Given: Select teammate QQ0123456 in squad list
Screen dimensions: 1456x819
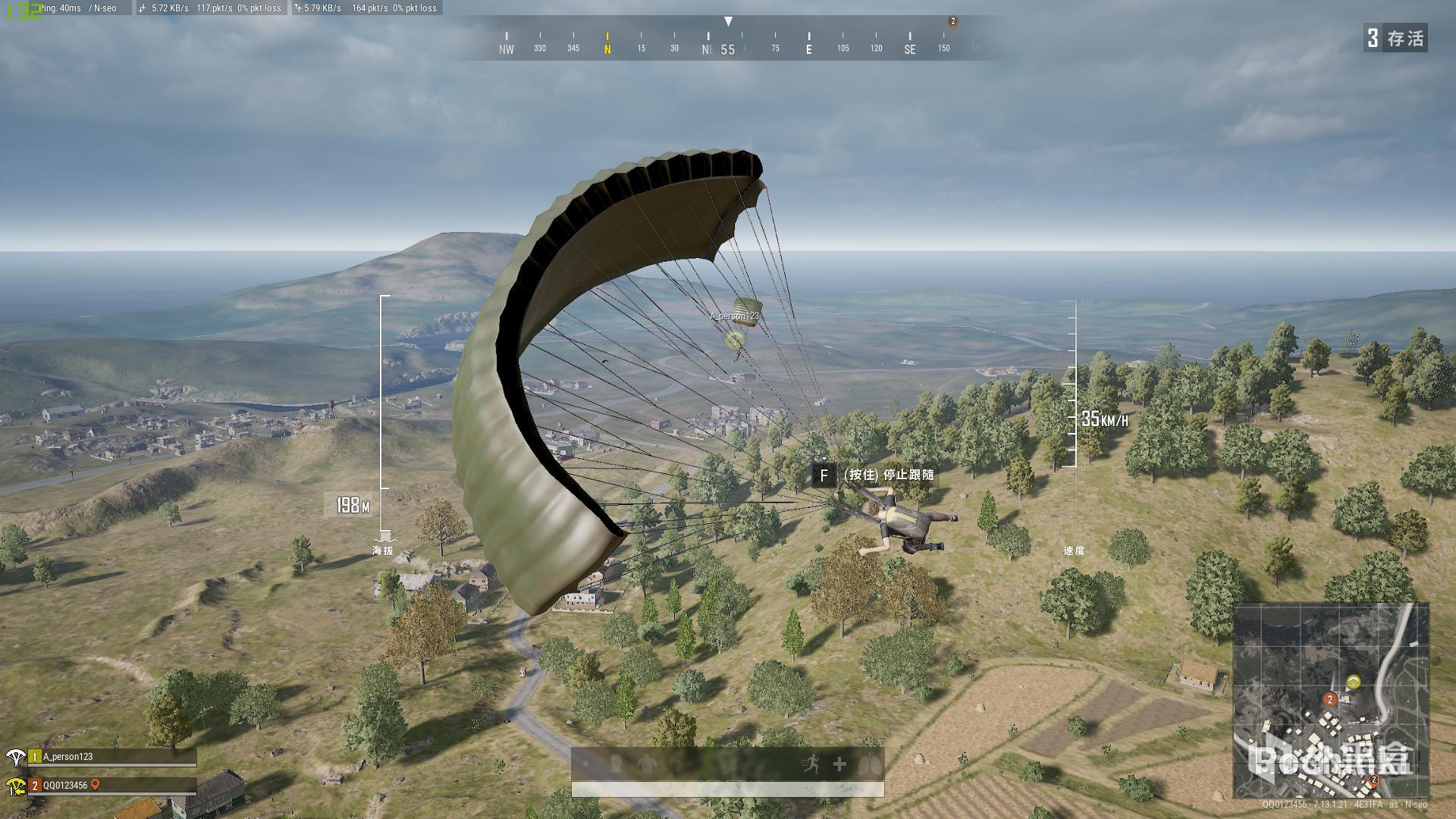Looking at the screenshot, I should click(x=65, y=786).
